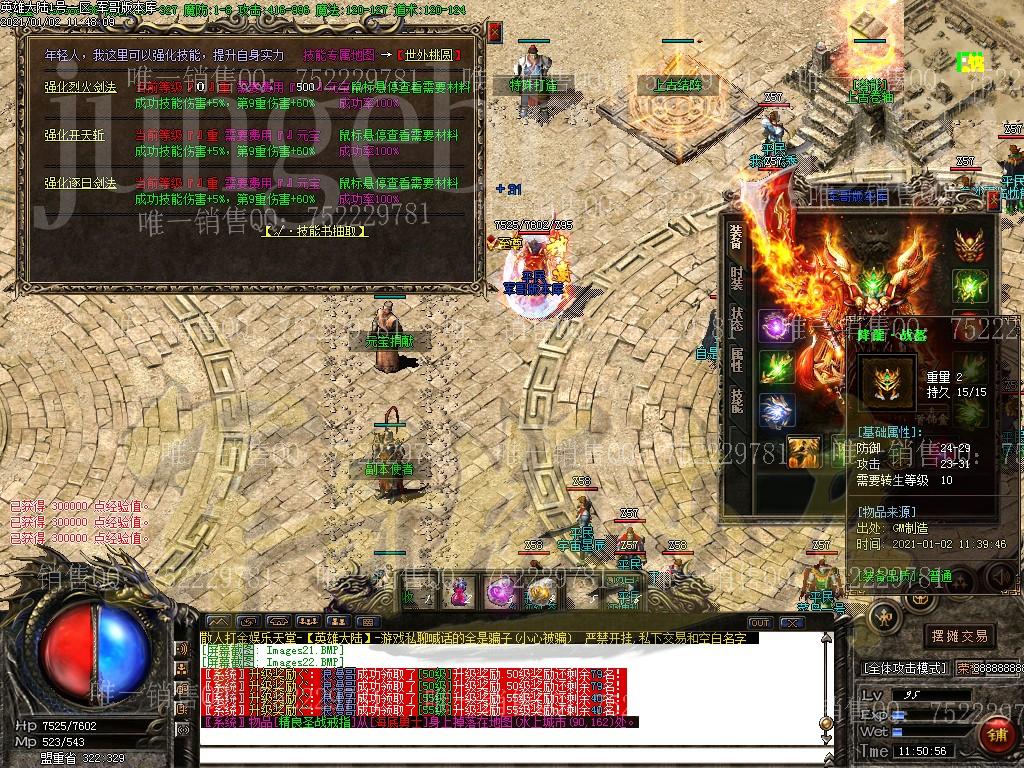Click the round red 铺 shop button
Viewport: 1024px width, 768px height.
[995, 735]
